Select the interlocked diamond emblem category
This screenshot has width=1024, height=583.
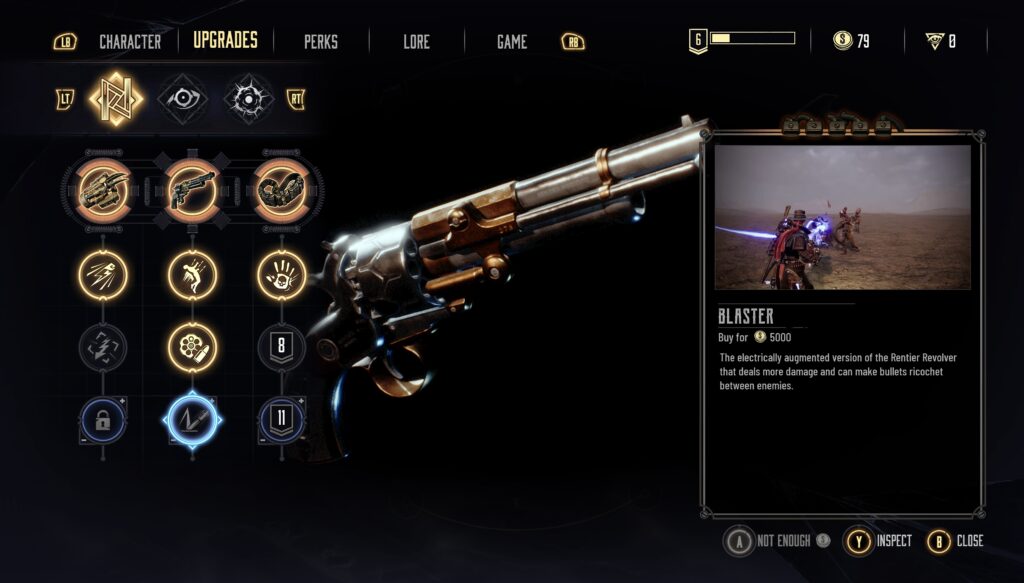[116, 98]
